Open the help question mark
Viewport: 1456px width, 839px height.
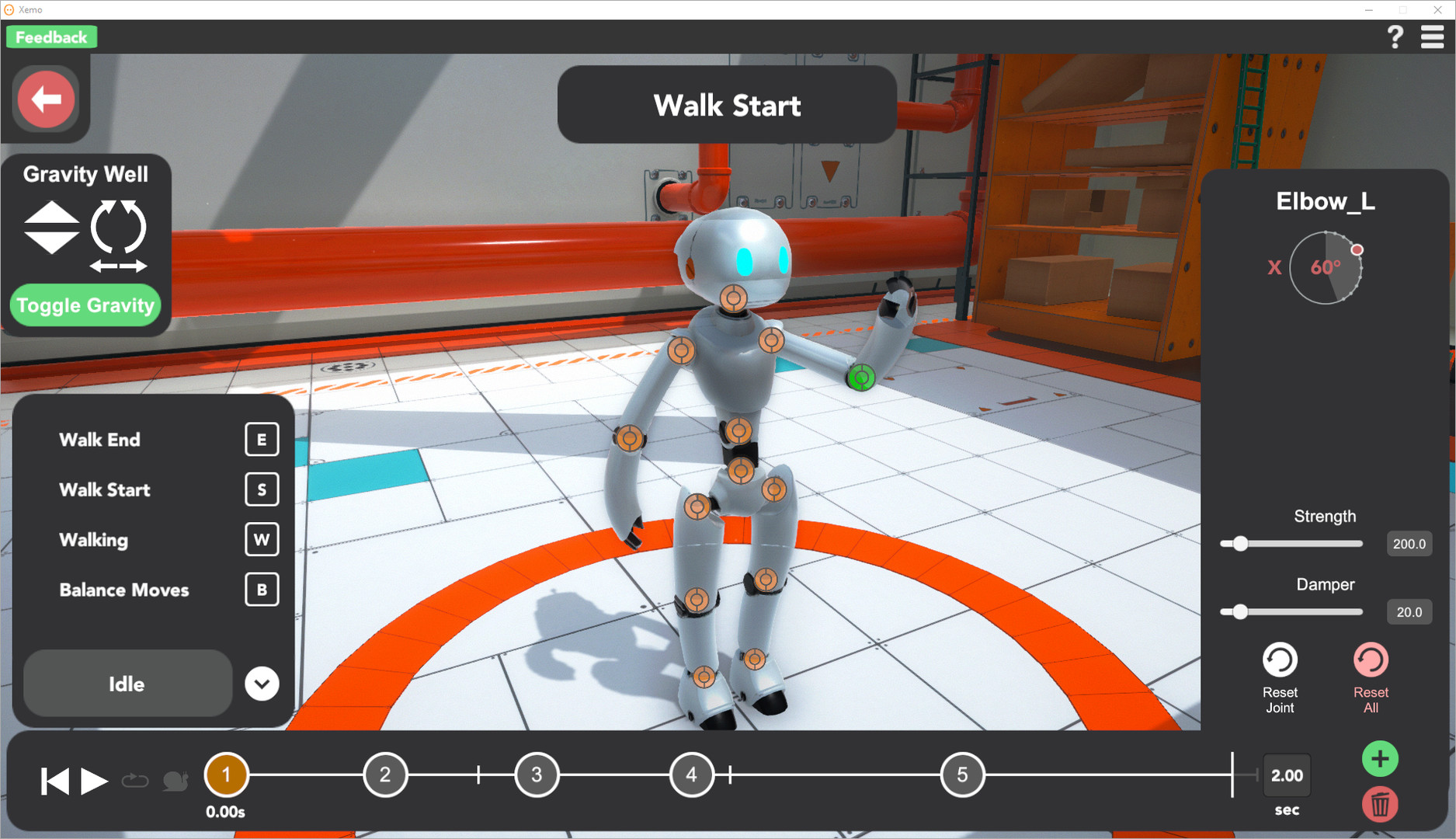pos(1395,36)
